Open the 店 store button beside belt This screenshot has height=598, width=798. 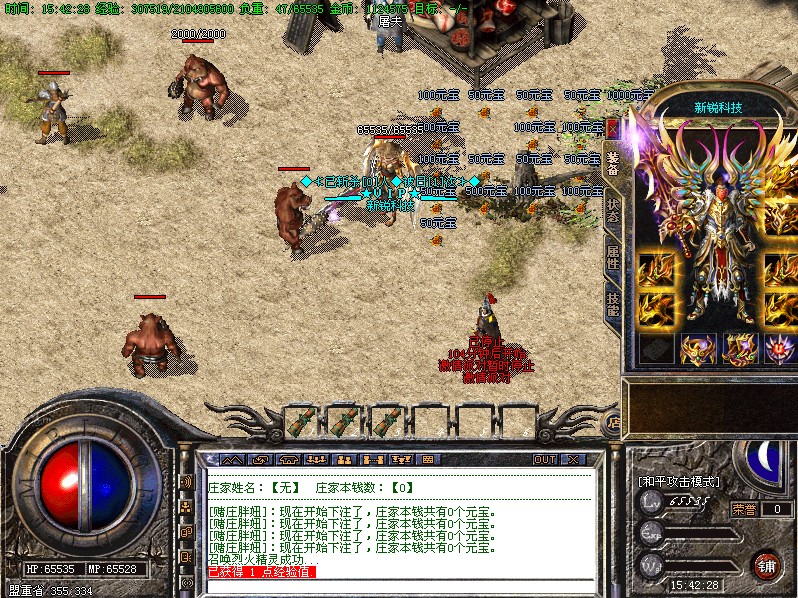click(612, 424)
